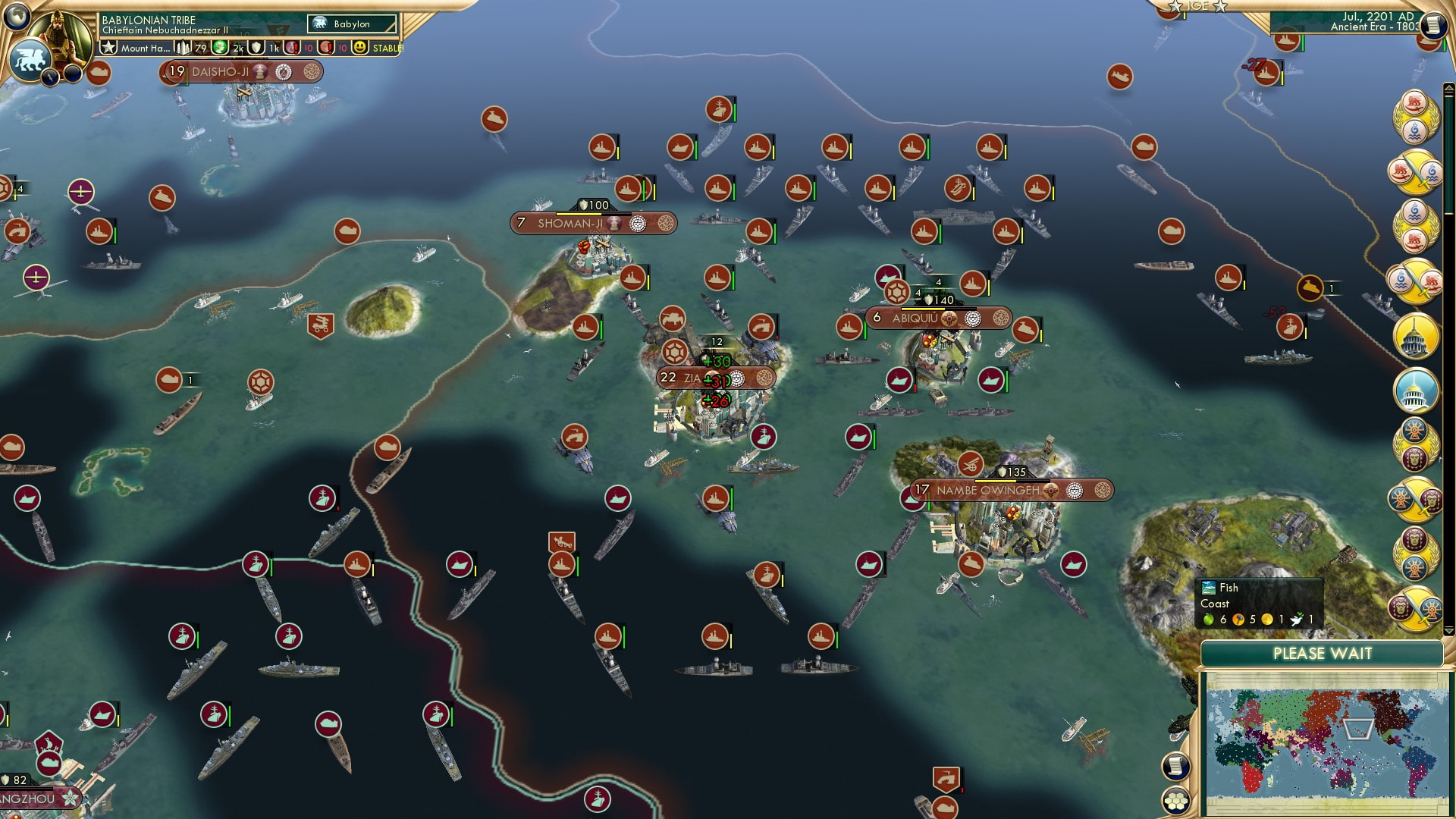Select Chieftain Nebuchadnezzar's leader portrait
The image size is (1456, 819).
59,36
